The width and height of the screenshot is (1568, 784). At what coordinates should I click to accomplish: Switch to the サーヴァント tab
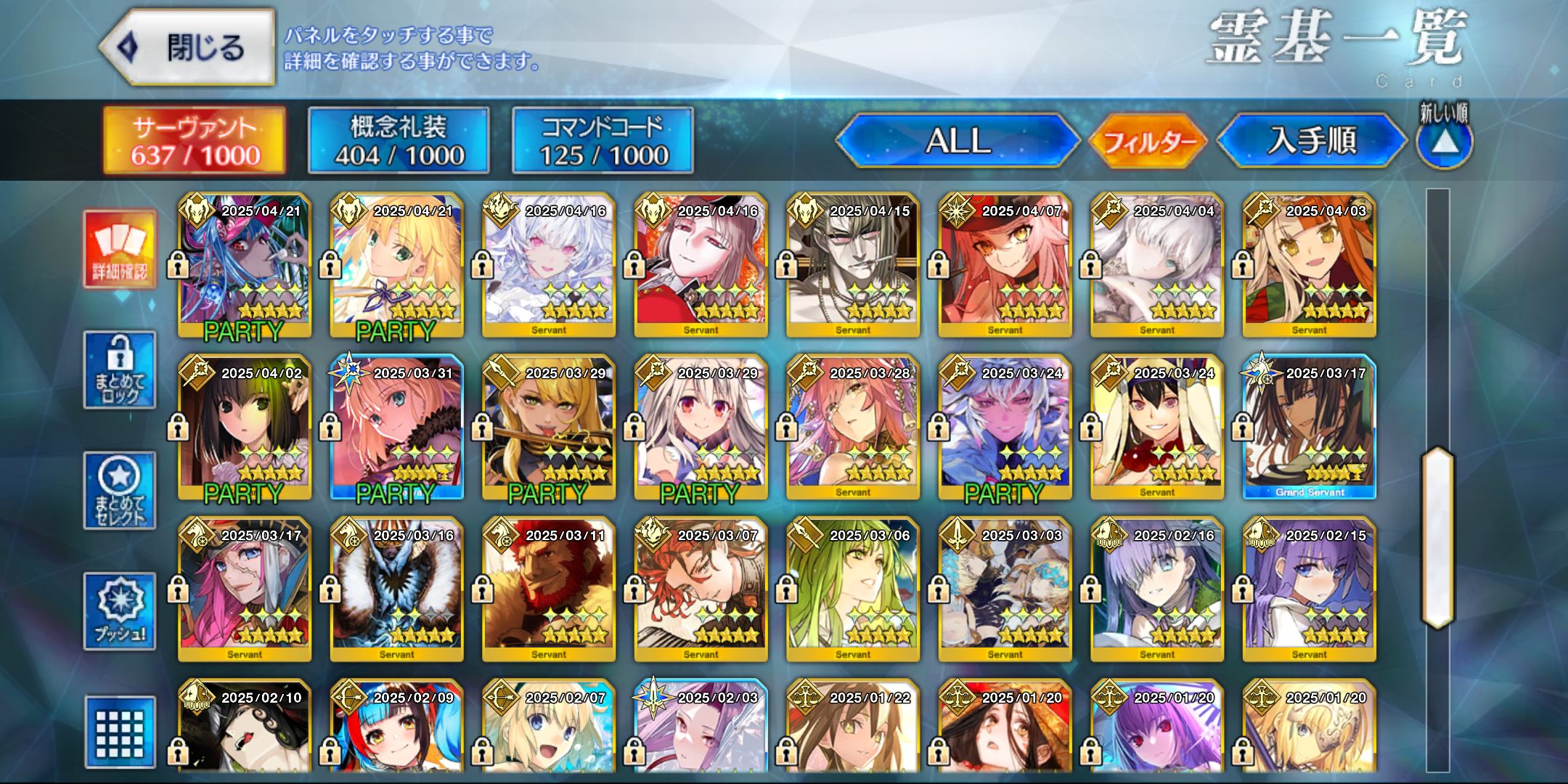pos(195,141)
